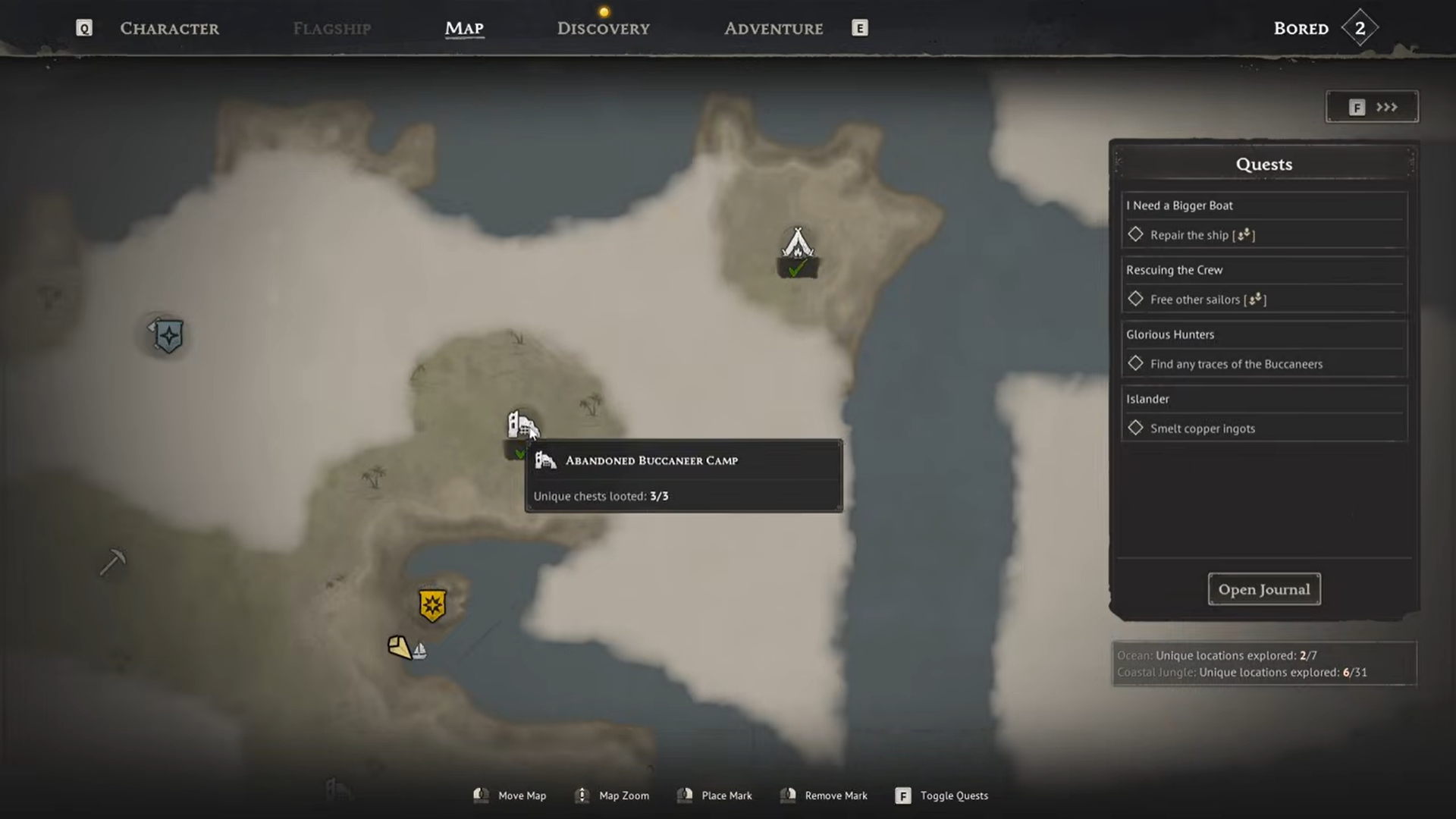Click the yellow shield map marker

click(432, 605)
